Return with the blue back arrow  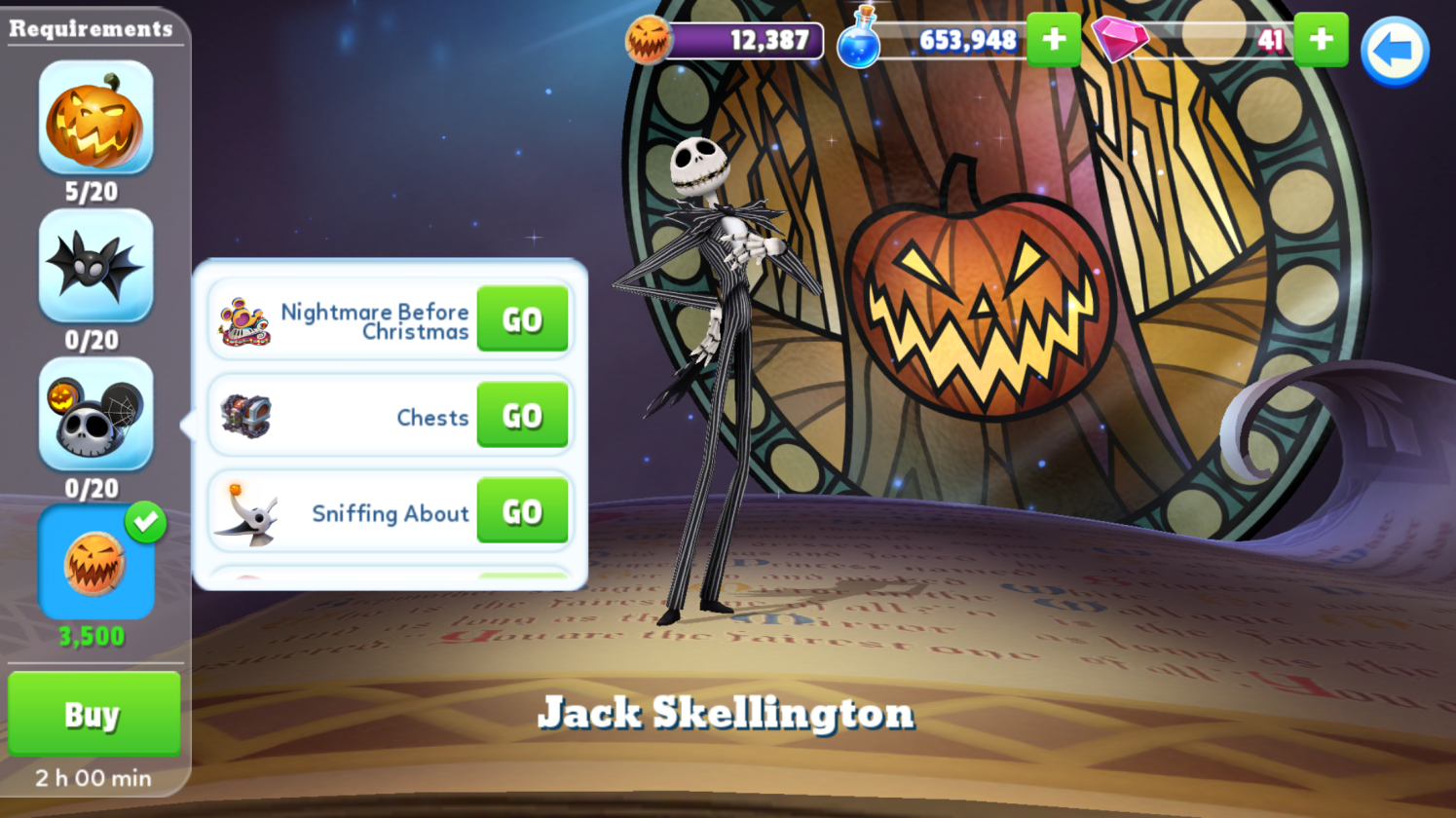1394,51
